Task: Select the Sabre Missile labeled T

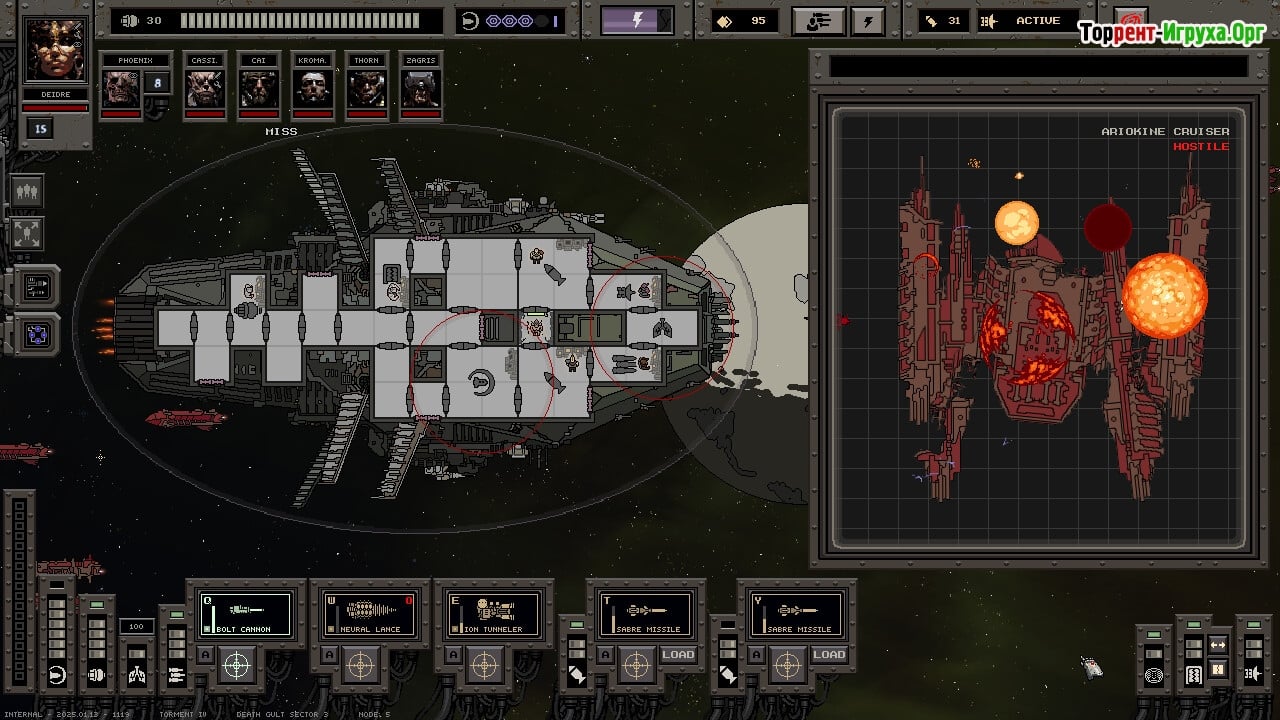Action: (x=646, y=614)
